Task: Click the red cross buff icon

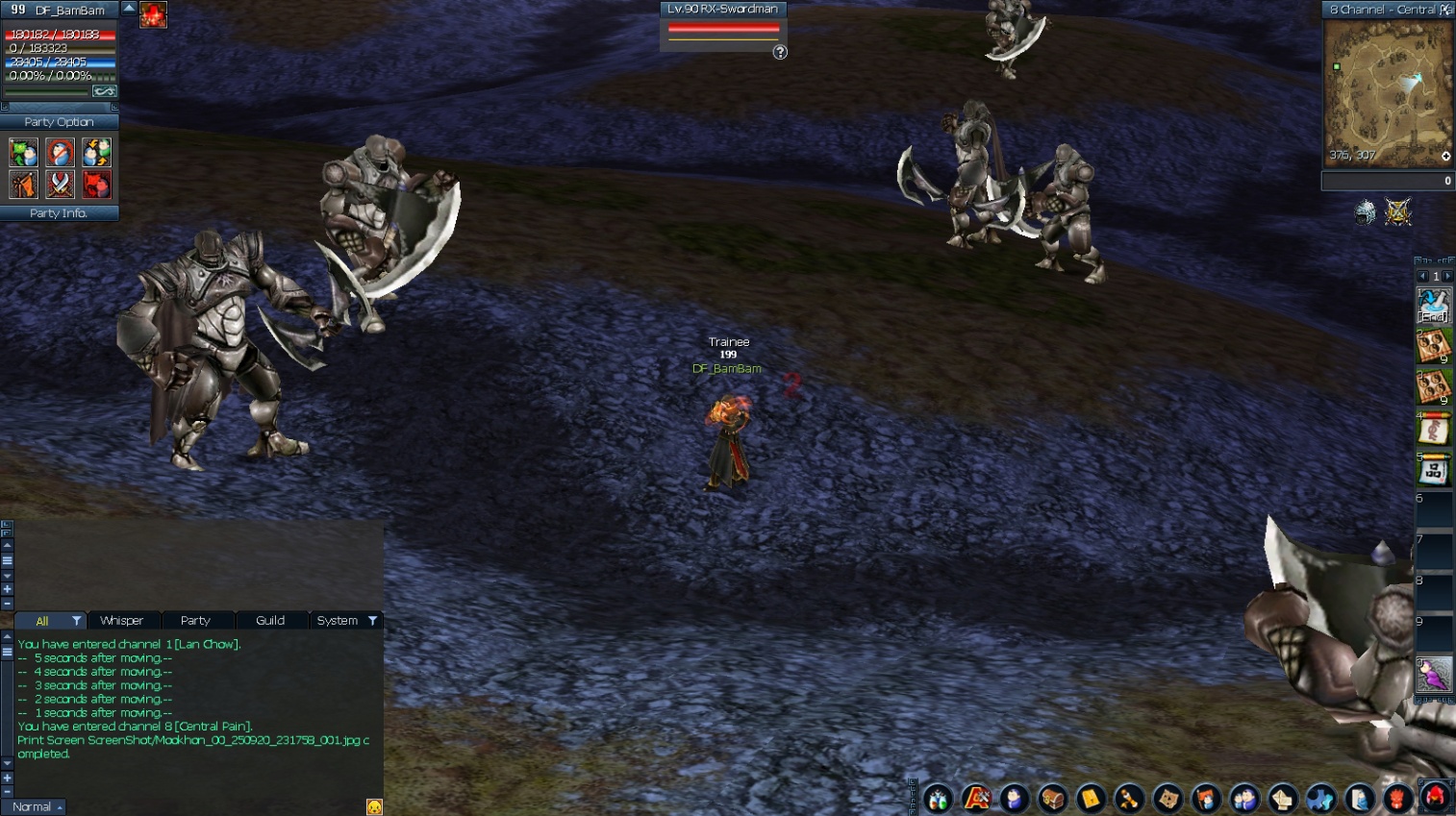Action: (x=153, y=14)
